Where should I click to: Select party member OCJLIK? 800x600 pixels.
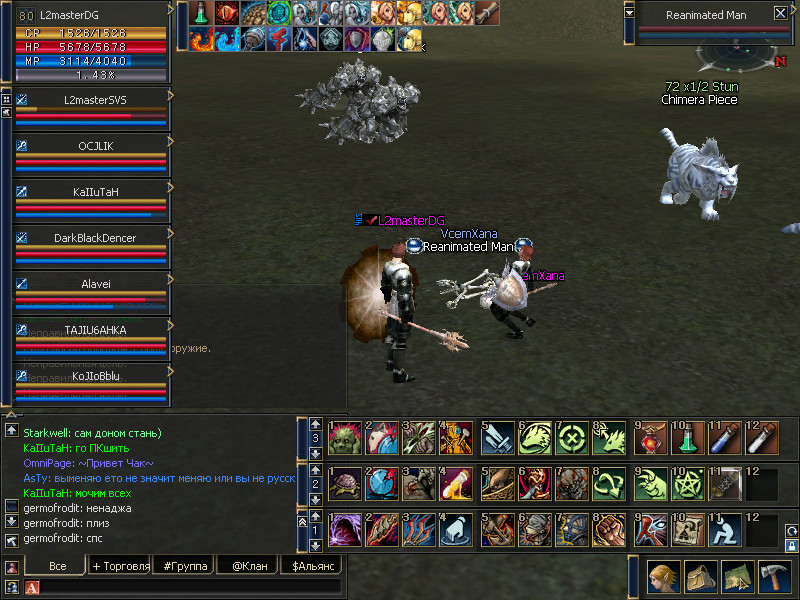[92, 146]
